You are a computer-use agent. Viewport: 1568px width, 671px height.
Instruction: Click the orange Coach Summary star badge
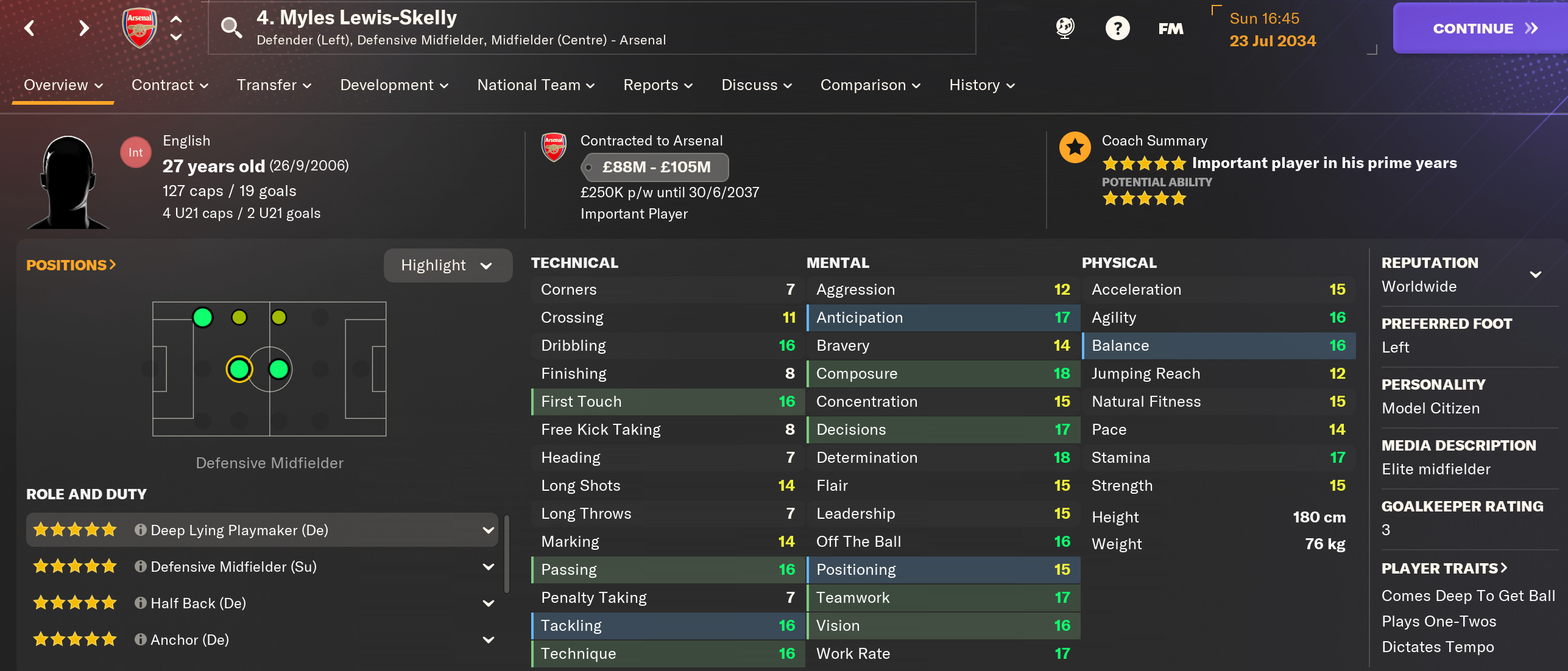1075,147
